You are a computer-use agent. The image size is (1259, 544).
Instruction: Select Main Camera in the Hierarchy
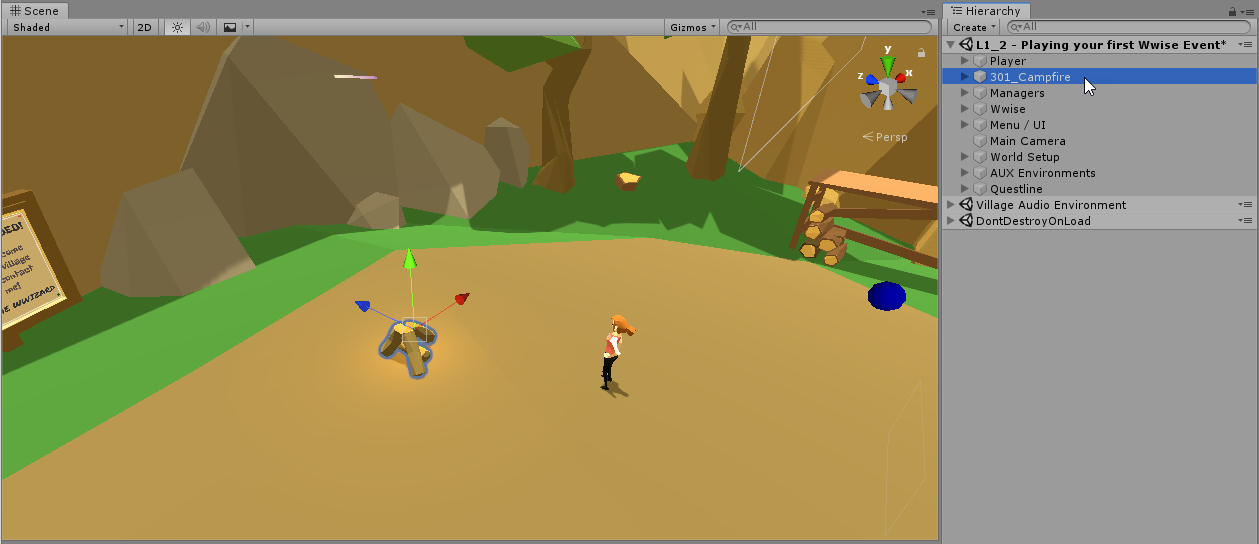pyautogui.click(x=1027, y=141)
